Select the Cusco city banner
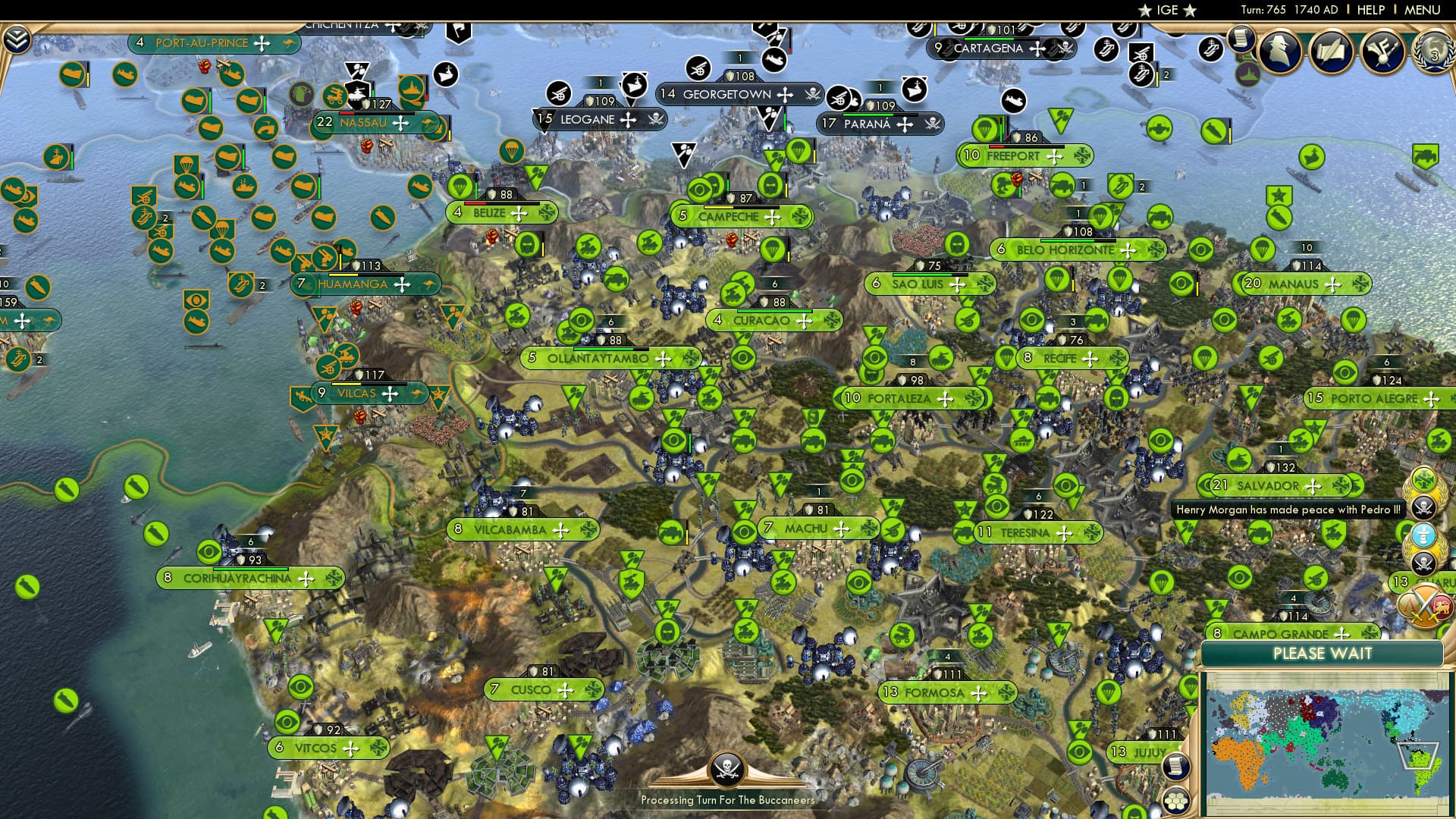Viewport: 1456px width, 819px height. click(542, 690)
